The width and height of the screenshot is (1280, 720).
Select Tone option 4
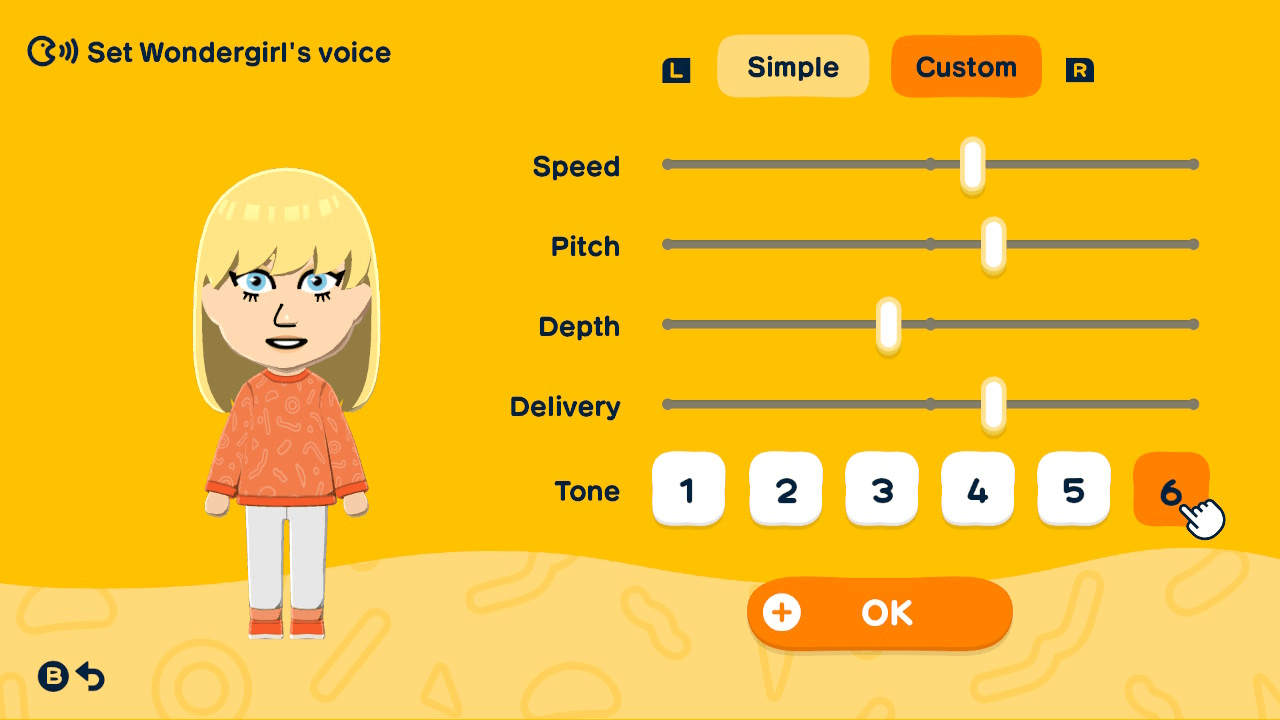tap(978, 489)
